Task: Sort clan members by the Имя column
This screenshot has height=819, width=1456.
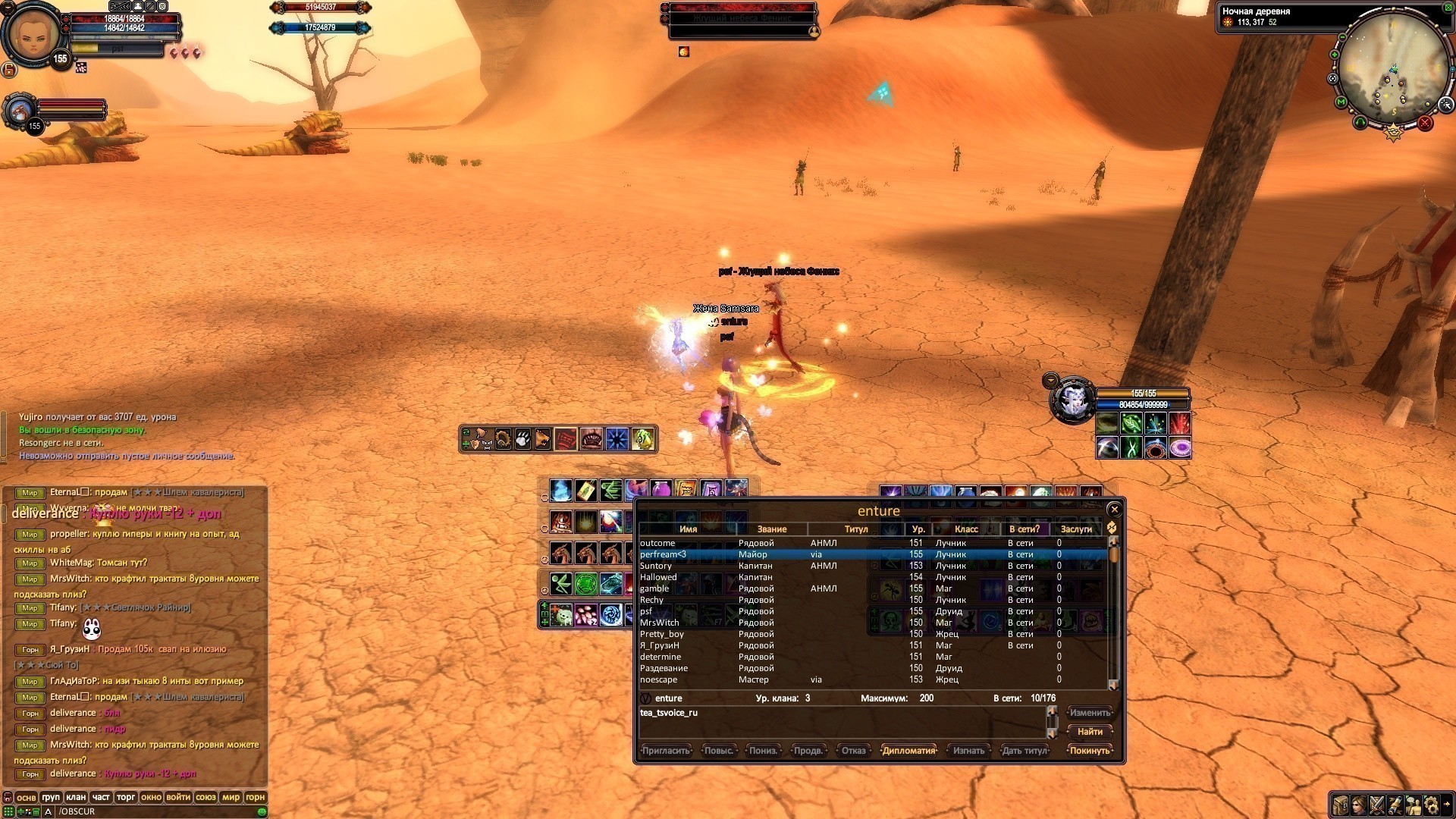Action: click(688, 529)
